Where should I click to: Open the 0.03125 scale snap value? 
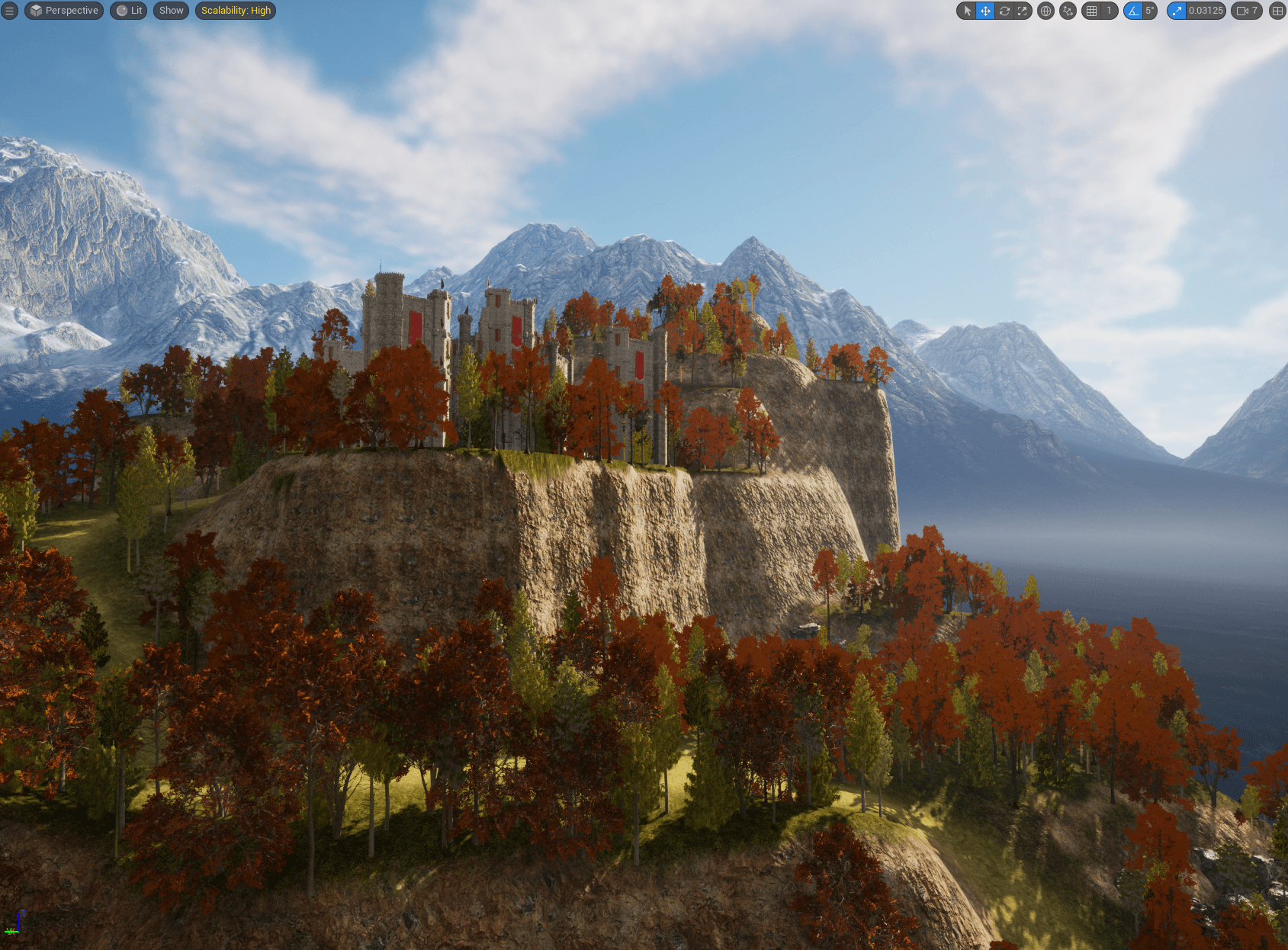coord(1206,11)
